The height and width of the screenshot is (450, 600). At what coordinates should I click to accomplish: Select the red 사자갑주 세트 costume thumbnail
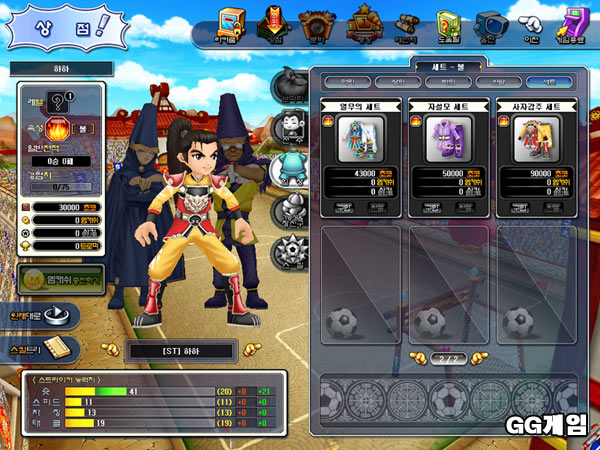535,139
